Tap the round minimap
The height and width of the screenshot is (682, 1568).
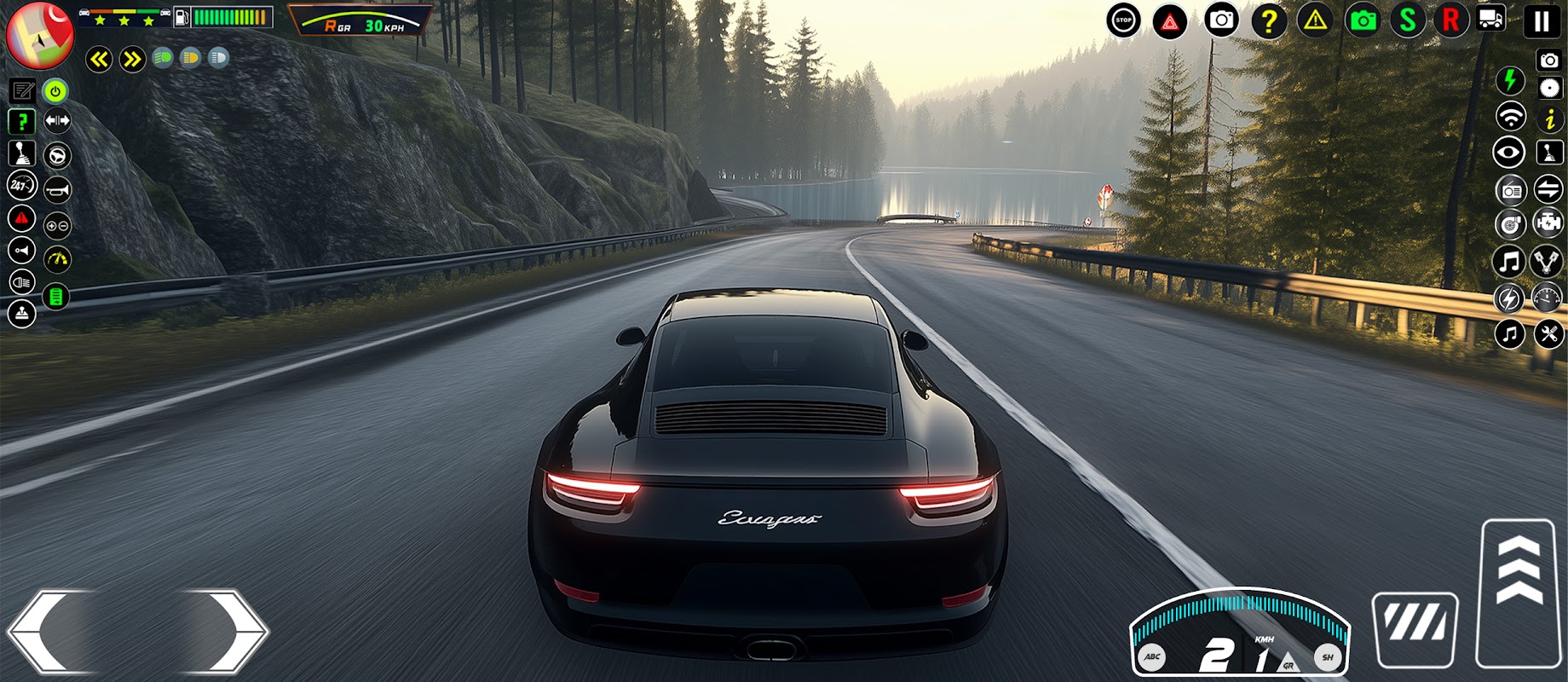point(39,35)
